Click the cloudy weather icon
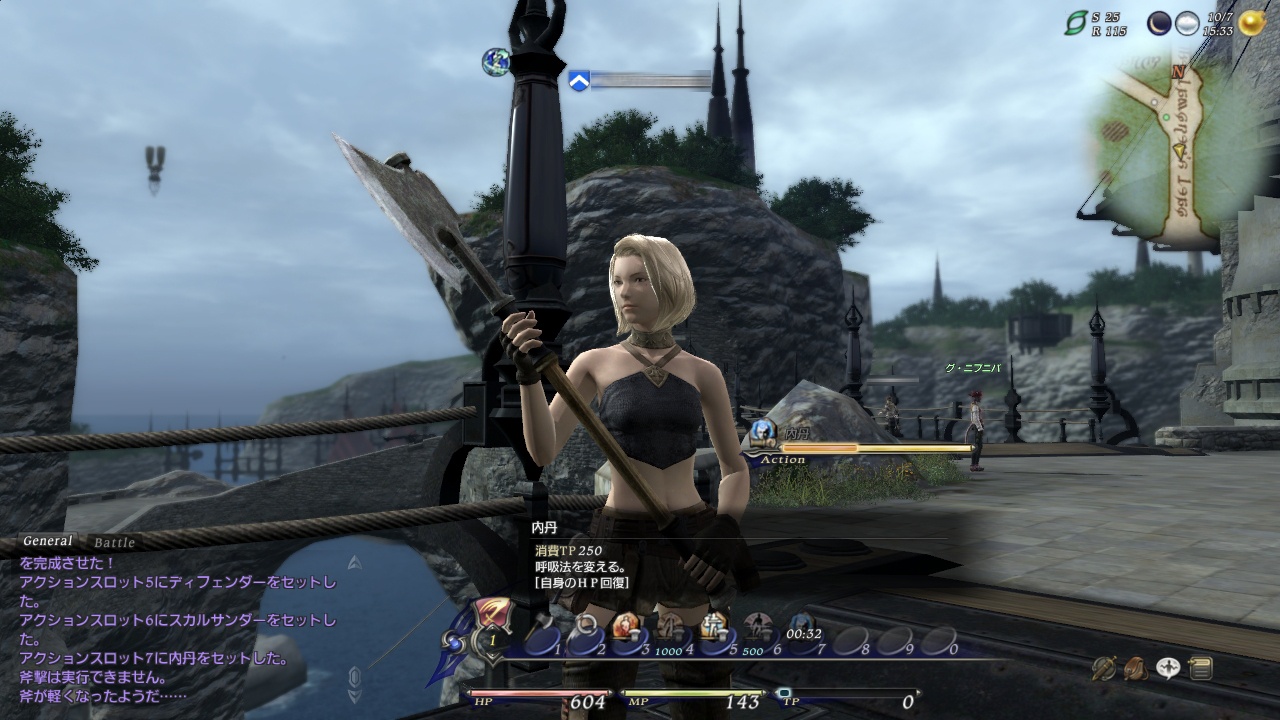Viewport: 1280px width, 720px height. coord(1187,24)
